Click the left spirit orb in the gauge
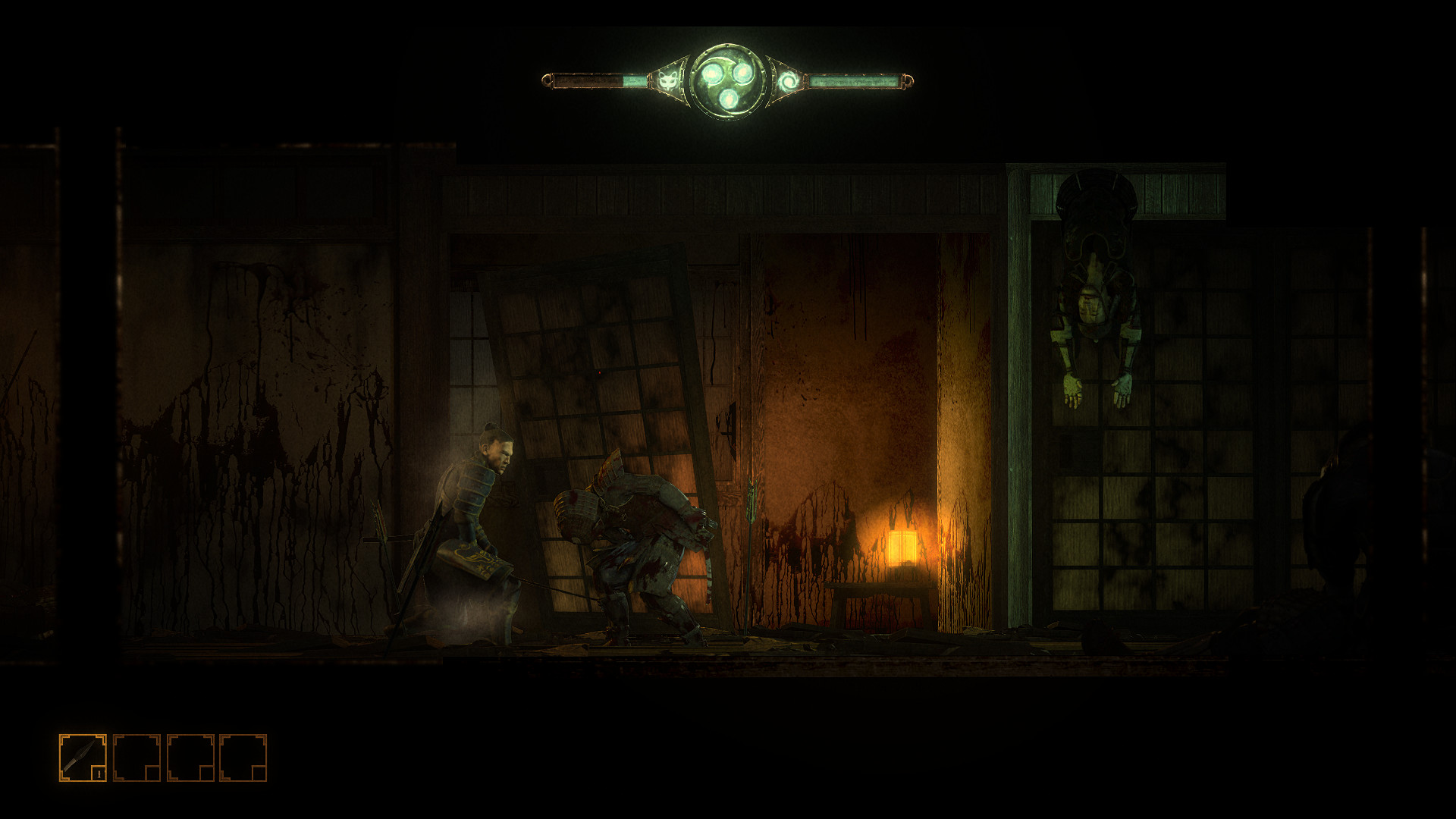 711,74
